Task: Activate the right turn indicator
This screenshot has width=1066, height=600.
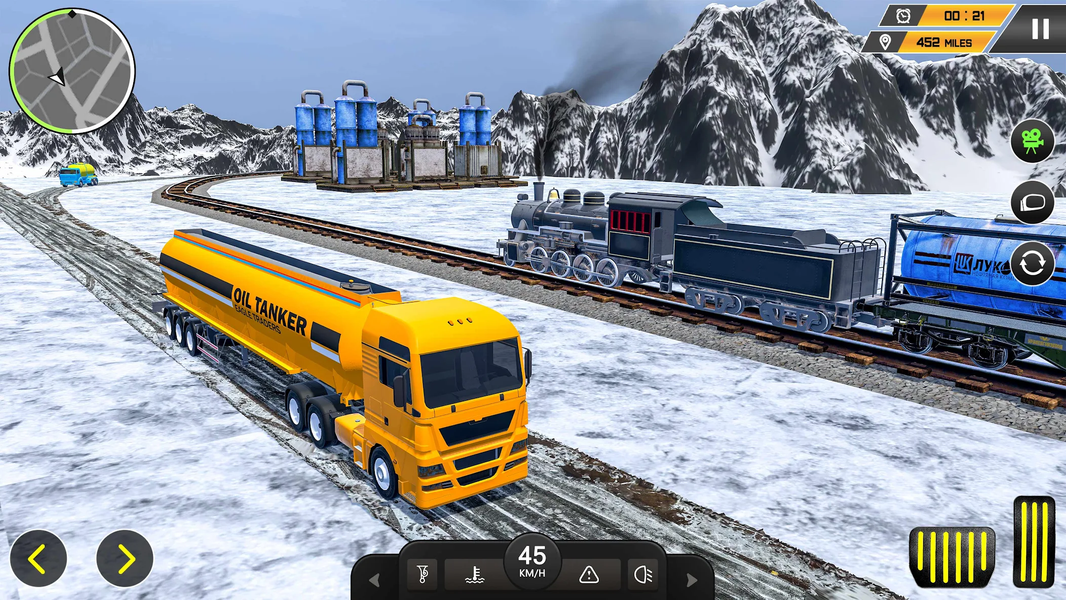Action: (x=690, y=580)
